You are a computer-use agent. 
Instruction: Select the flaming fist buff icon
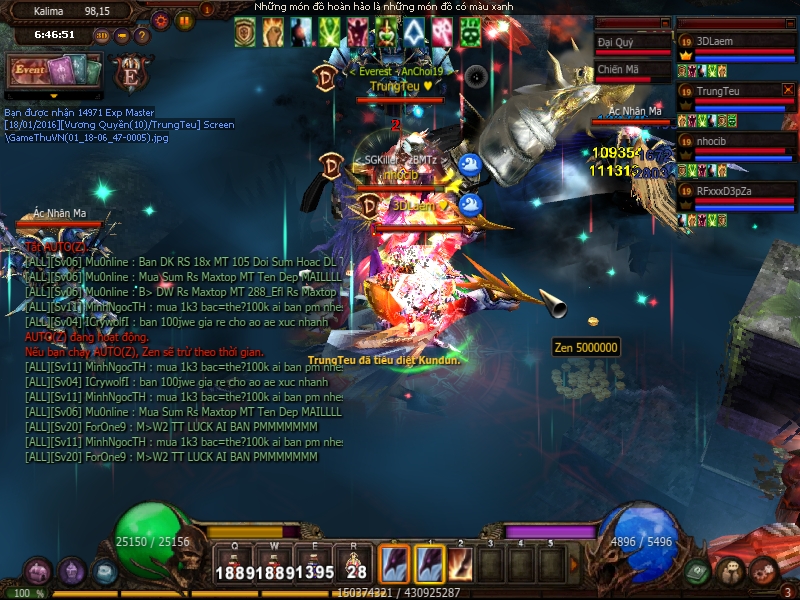click(273, 32)
